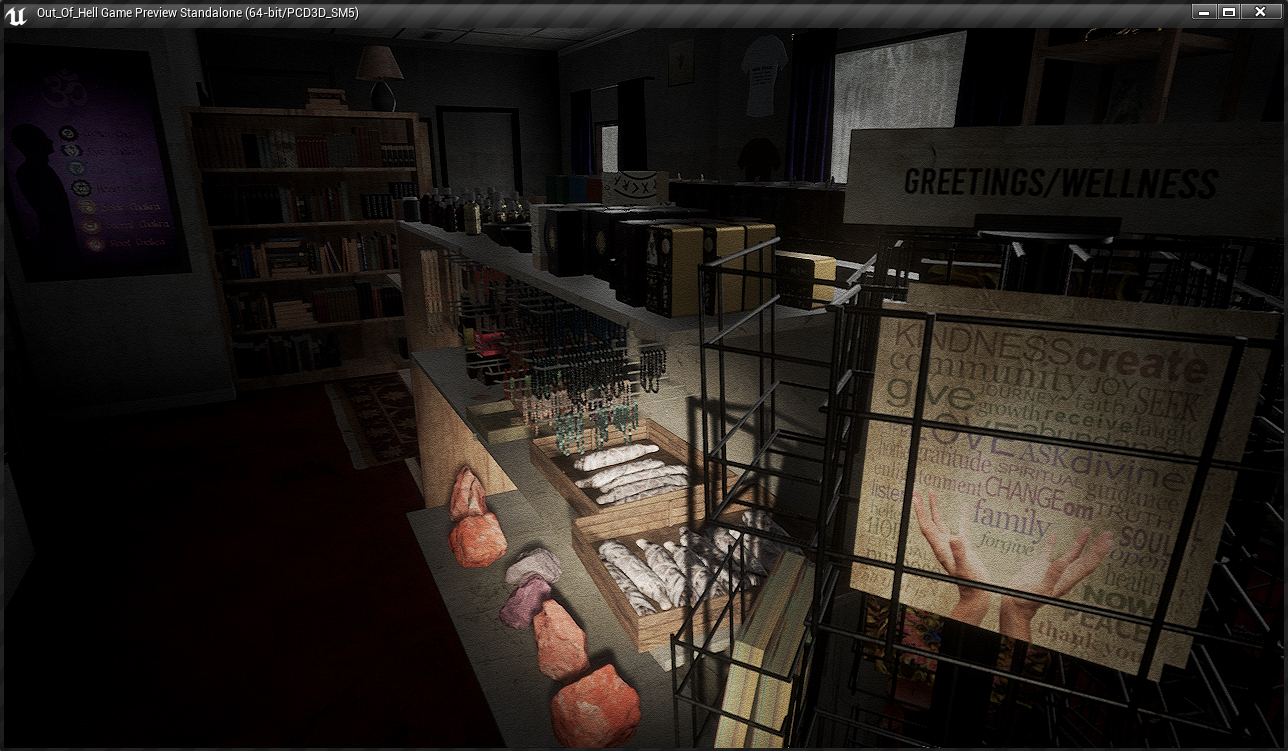The image size is (1288, 751).
Task: Close the game preview window
Action: point(1260,12)
